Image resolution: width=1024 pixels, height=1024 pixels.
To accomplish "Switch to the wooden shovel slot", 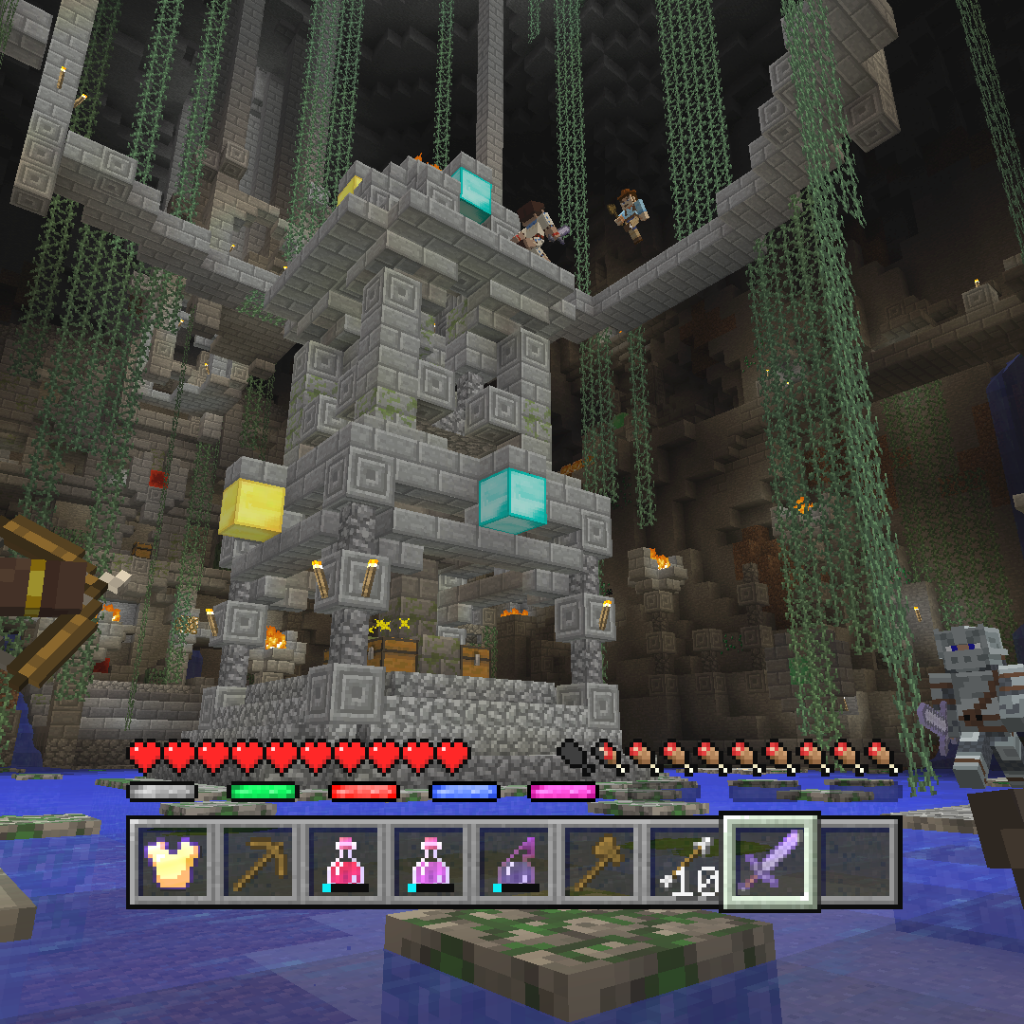I will pyautogui.click(x=600, y=863).
